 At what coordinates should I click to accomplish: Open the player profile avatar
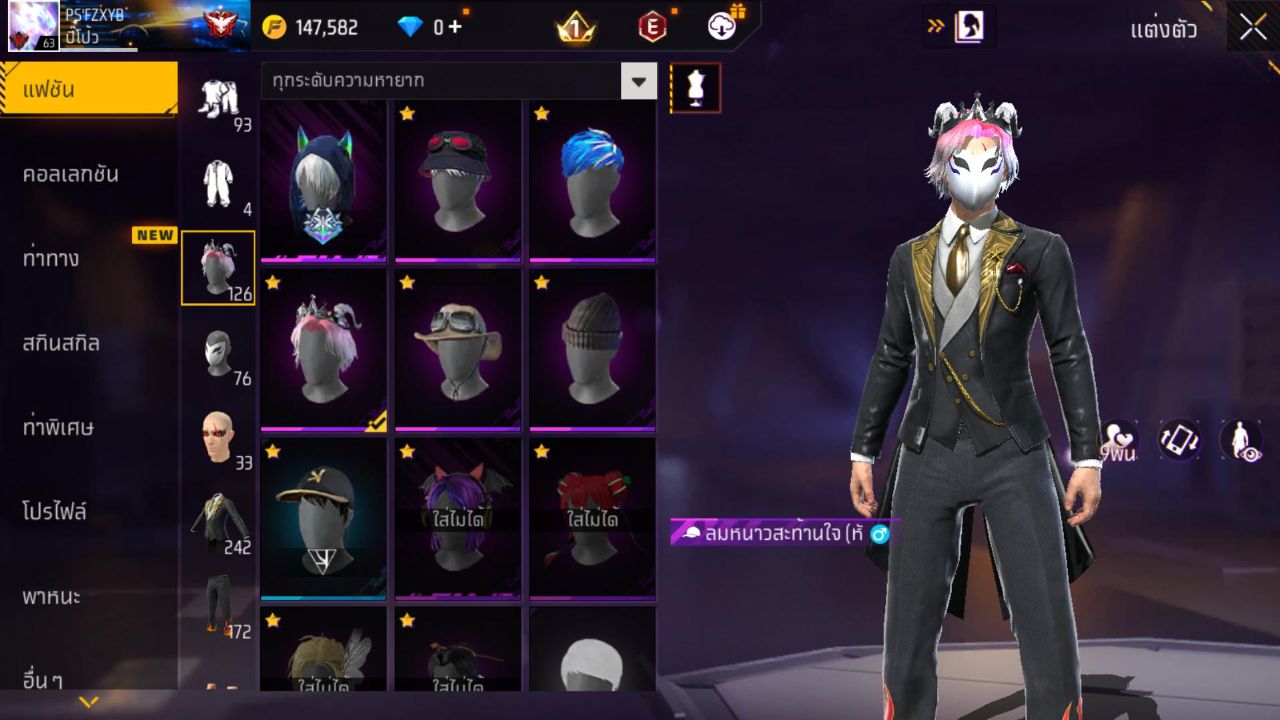pos(33,27)
